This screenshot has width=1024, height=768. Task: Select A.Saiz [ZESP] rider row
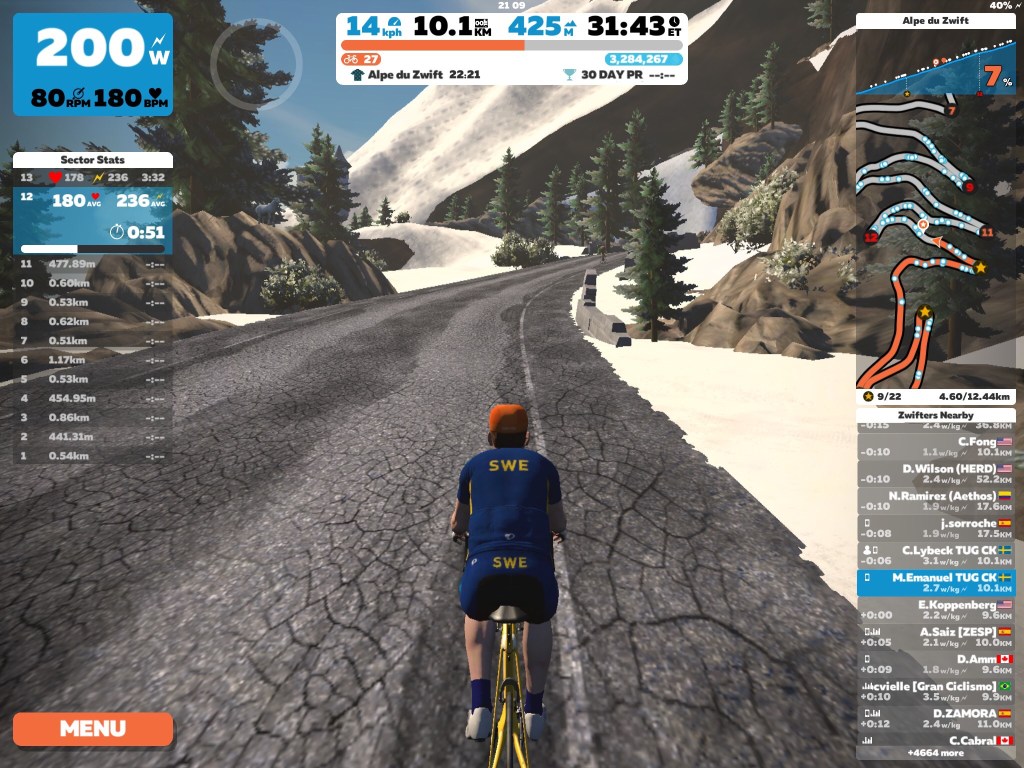click(935, 636)
